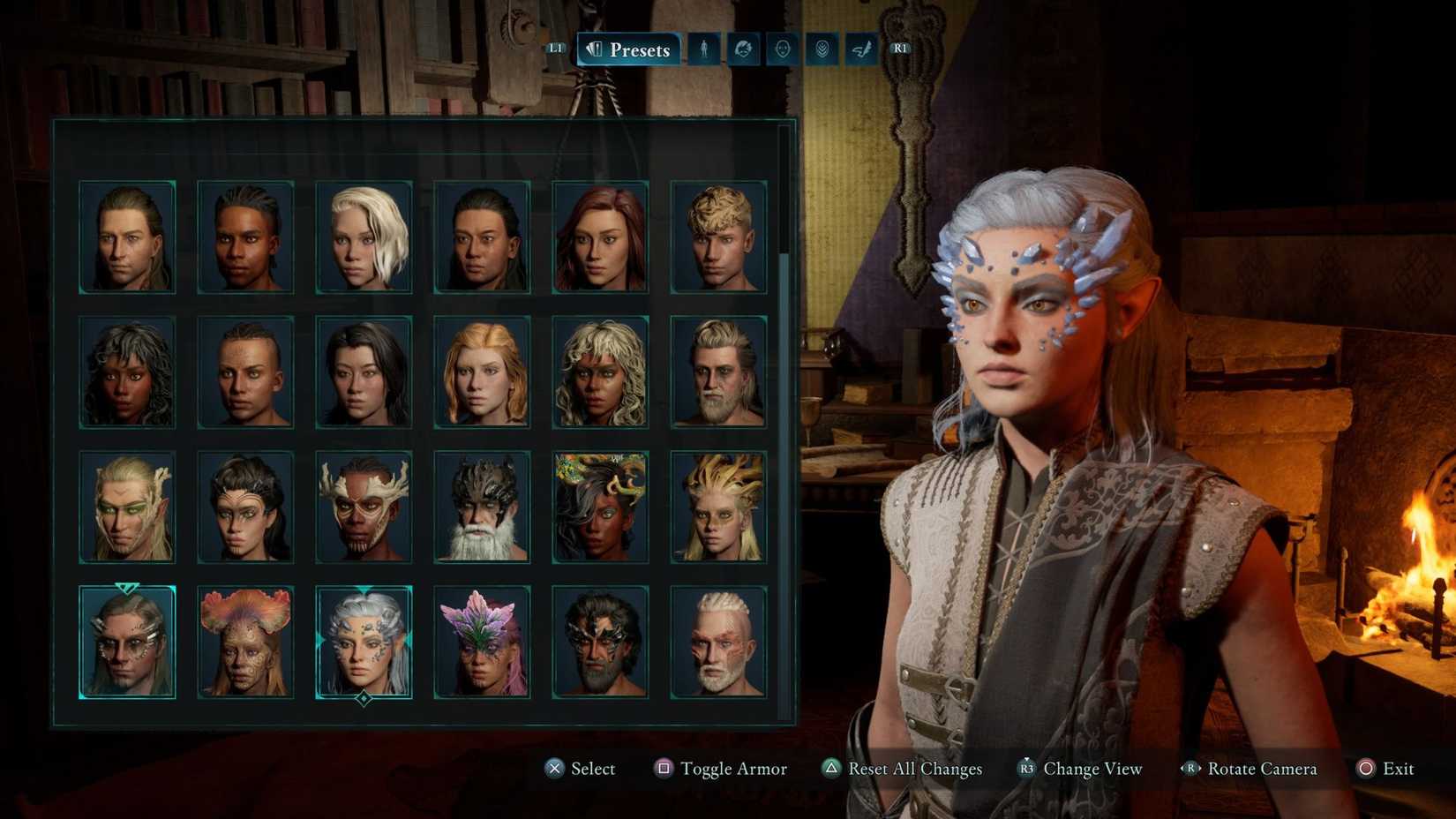Pick the purple leaf-crowned pink-haired preset
Viewport: 1456px width, 819px height.
pos(482,642)
